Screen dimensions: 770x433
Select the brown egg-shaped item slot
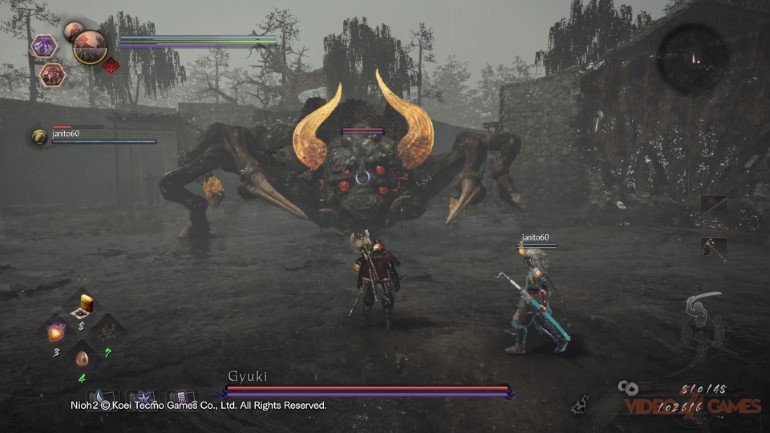tap(82, 358)
